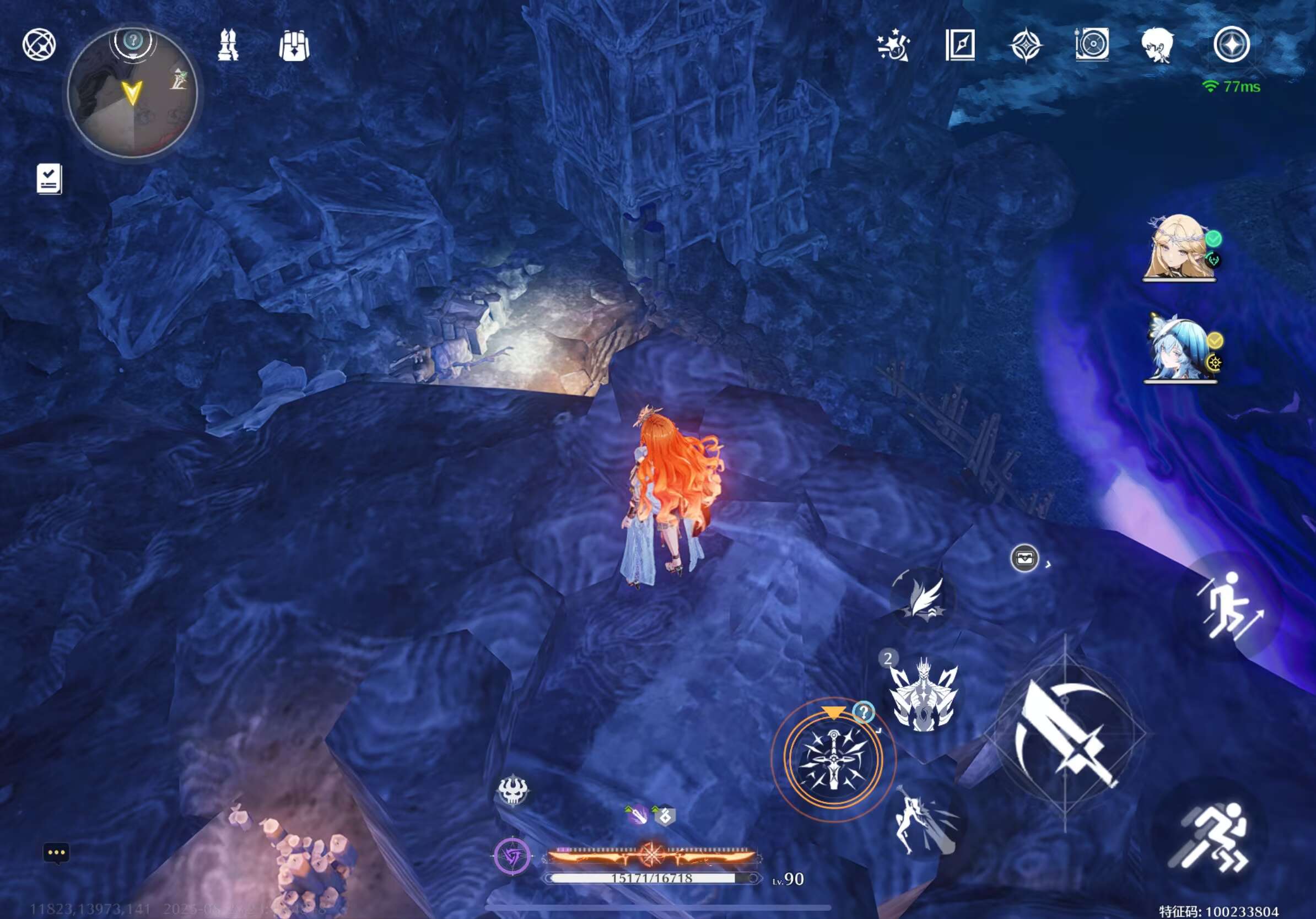The width and height of the screenshot is (1316, 919).
Task: Open the chat speech bubble
Action: tap(56, 852)
